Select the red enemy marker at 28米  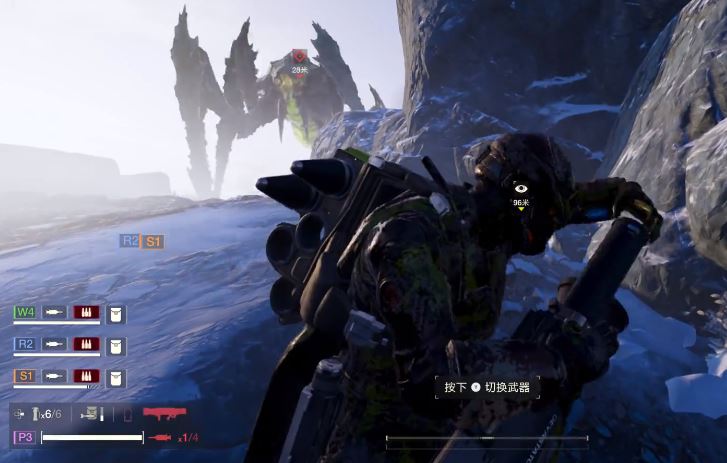click(299, 57)
